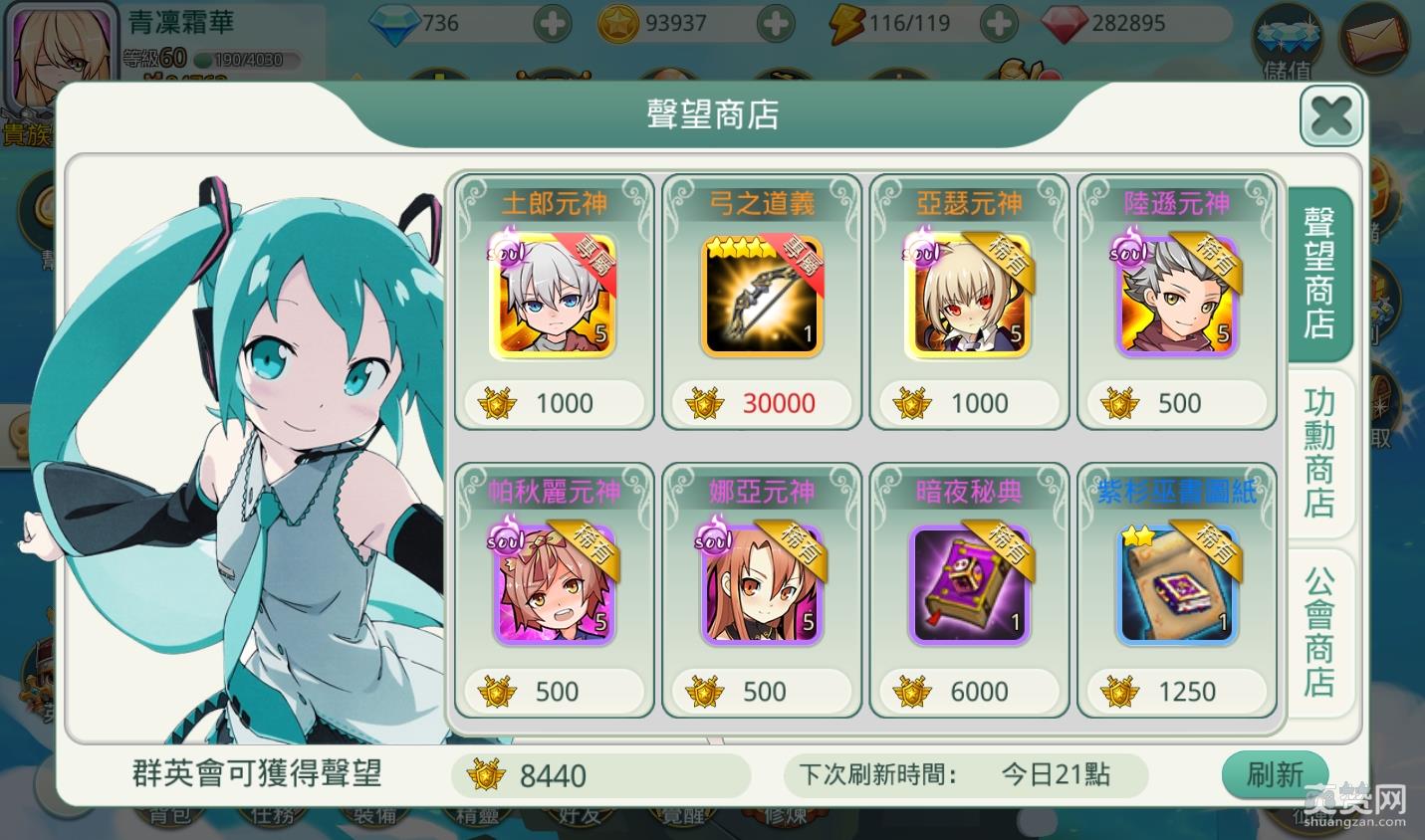Select the 聲望商店 tab
The width and height of the screenshot is (1425, 840).
[1319, 271]
